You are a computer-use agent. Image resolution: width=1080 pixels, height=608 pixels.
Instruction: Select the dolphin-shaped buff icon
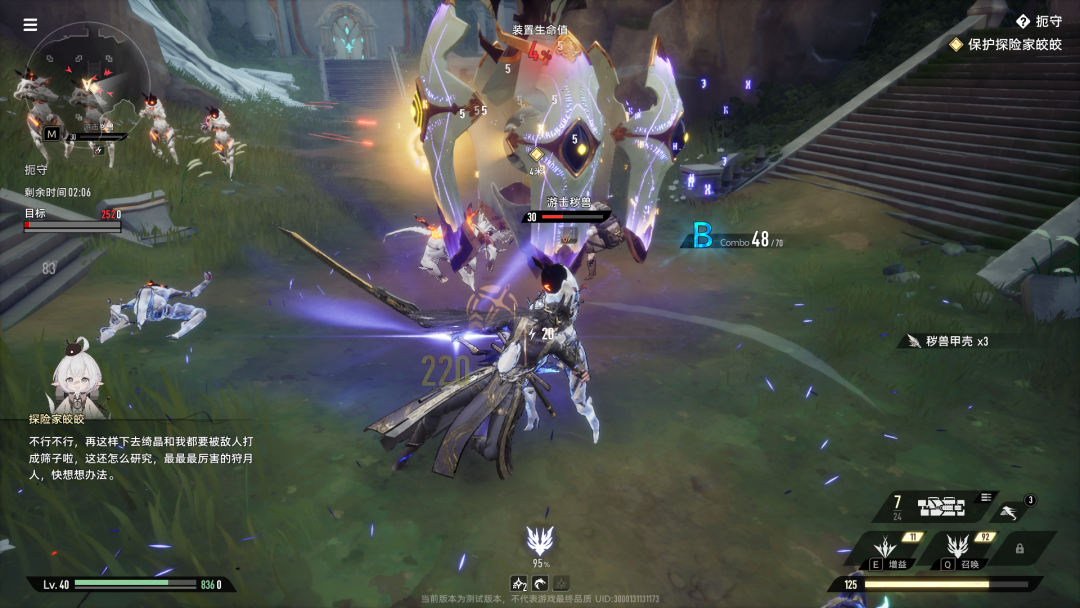(540, 583)
